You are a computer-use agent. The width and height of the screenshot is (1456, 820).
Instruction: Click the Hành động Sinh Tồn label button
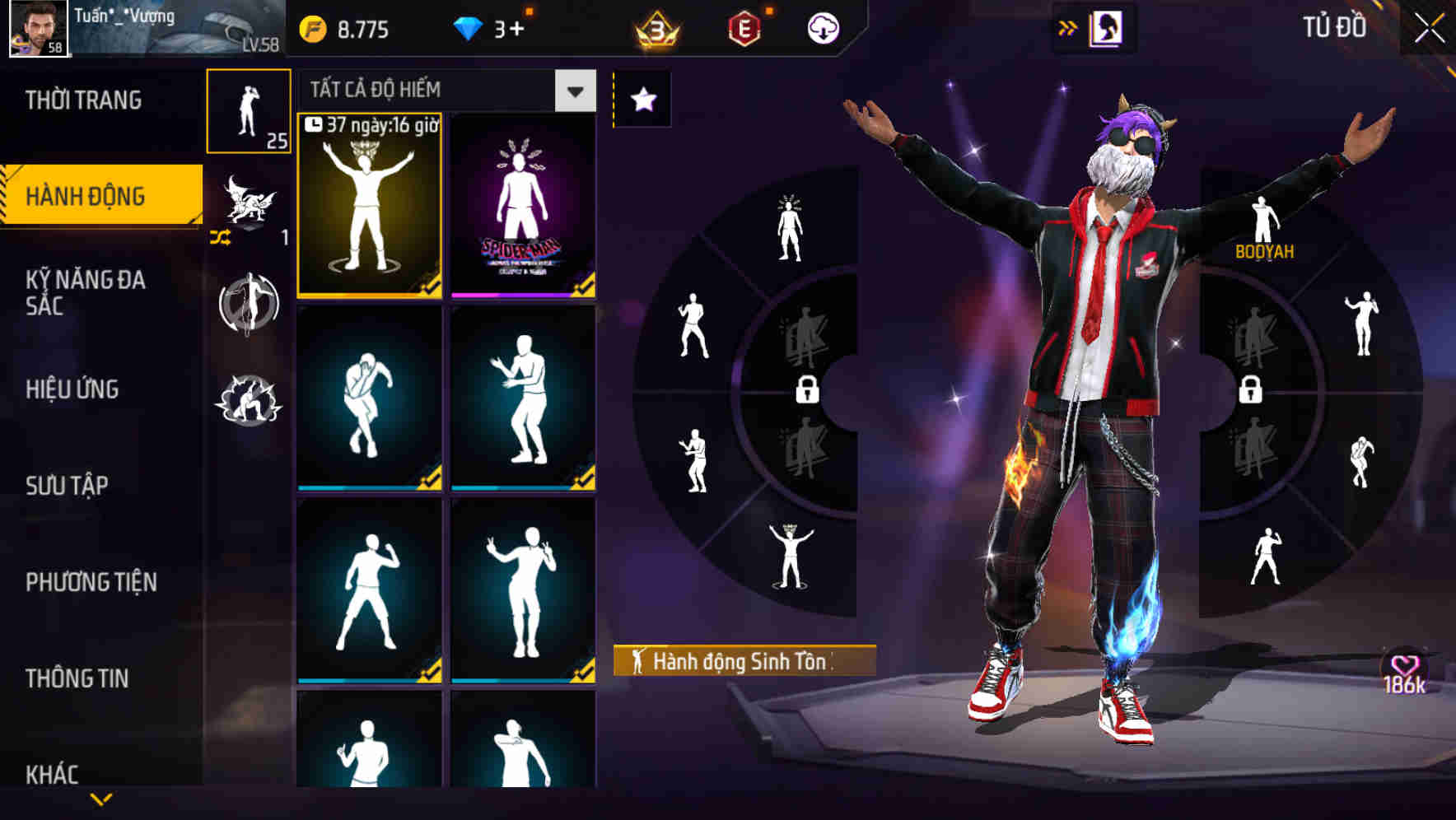coord(743,659)
